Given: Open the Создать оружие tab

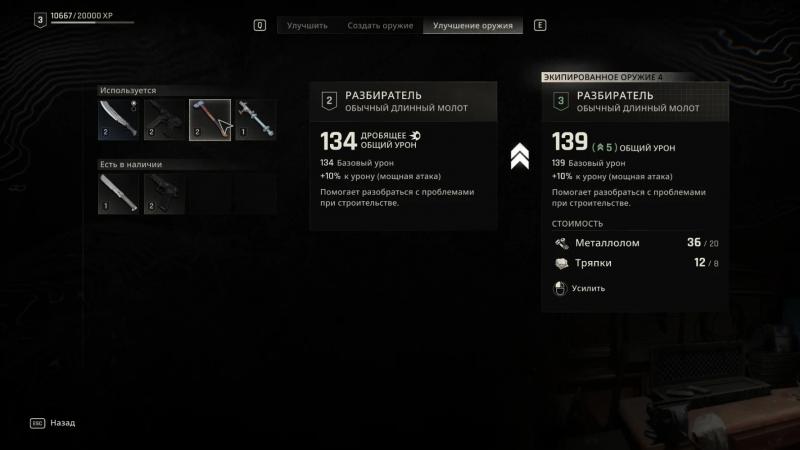Looking at the screenshot, I should pos(380,25).
